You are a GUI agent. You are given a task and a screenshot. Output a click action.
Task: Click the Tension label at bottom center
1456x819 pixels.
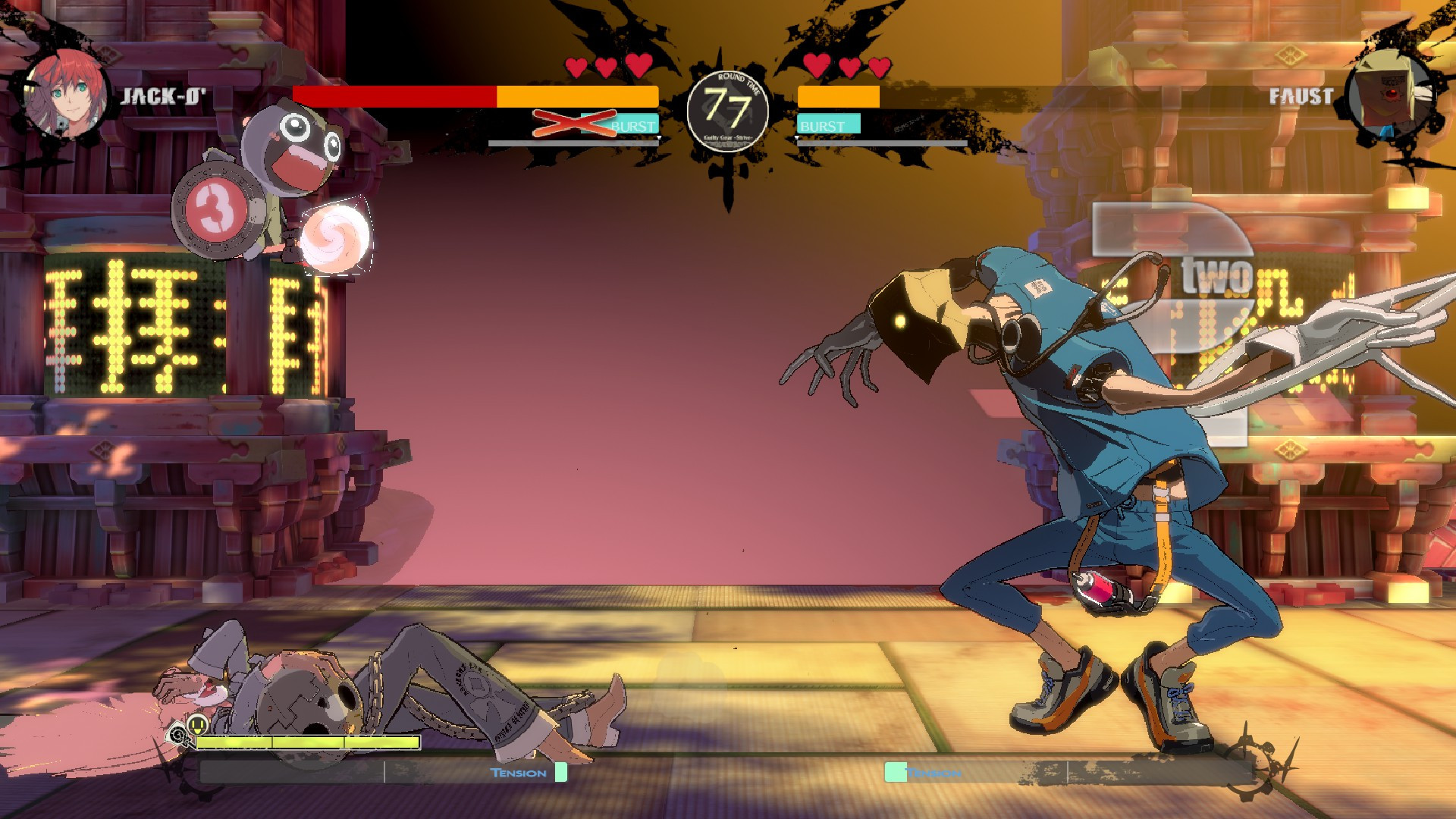pyautogui.click(x=518, y=771)
